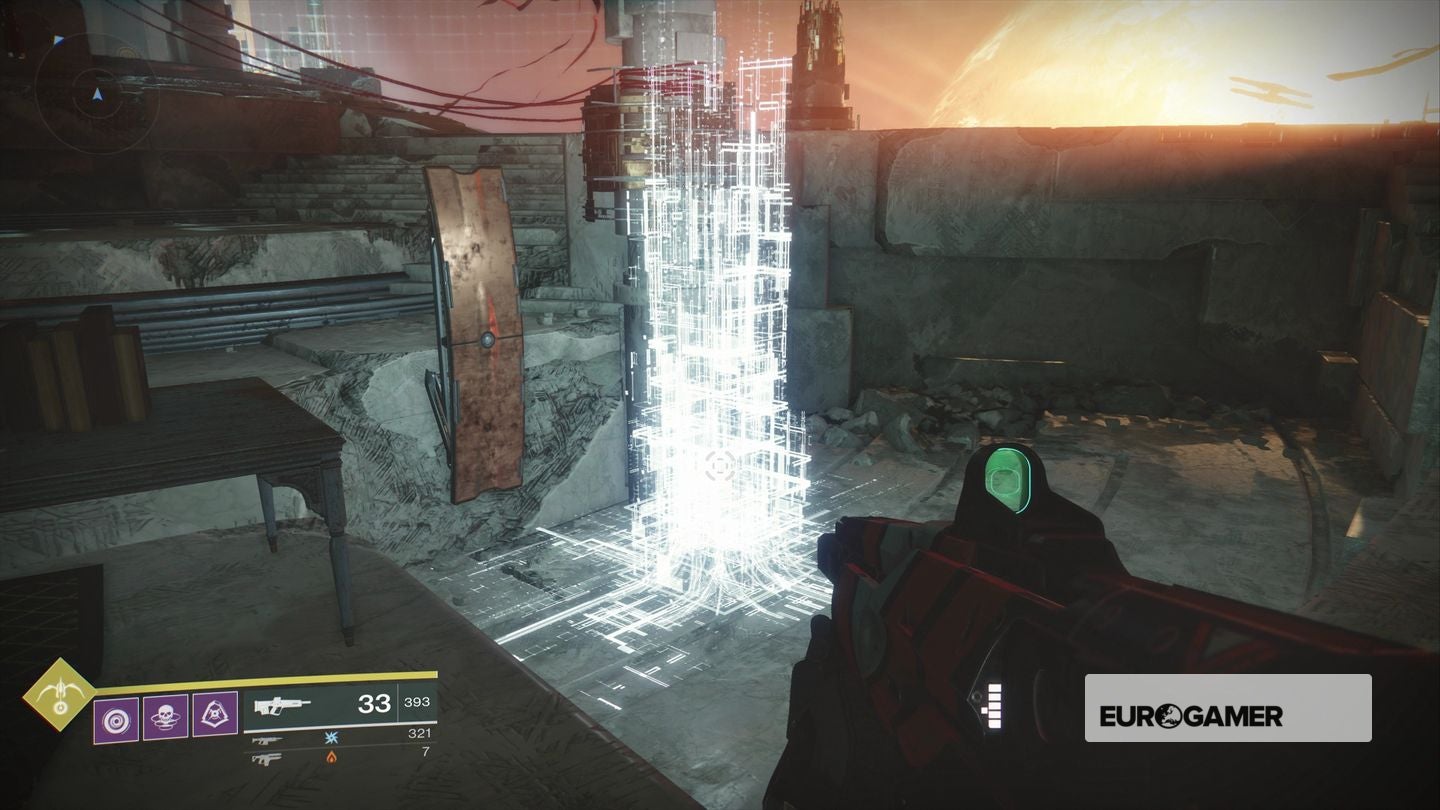
Task: Click the orange Solar element icon
Action: click(x=330, y=758)
